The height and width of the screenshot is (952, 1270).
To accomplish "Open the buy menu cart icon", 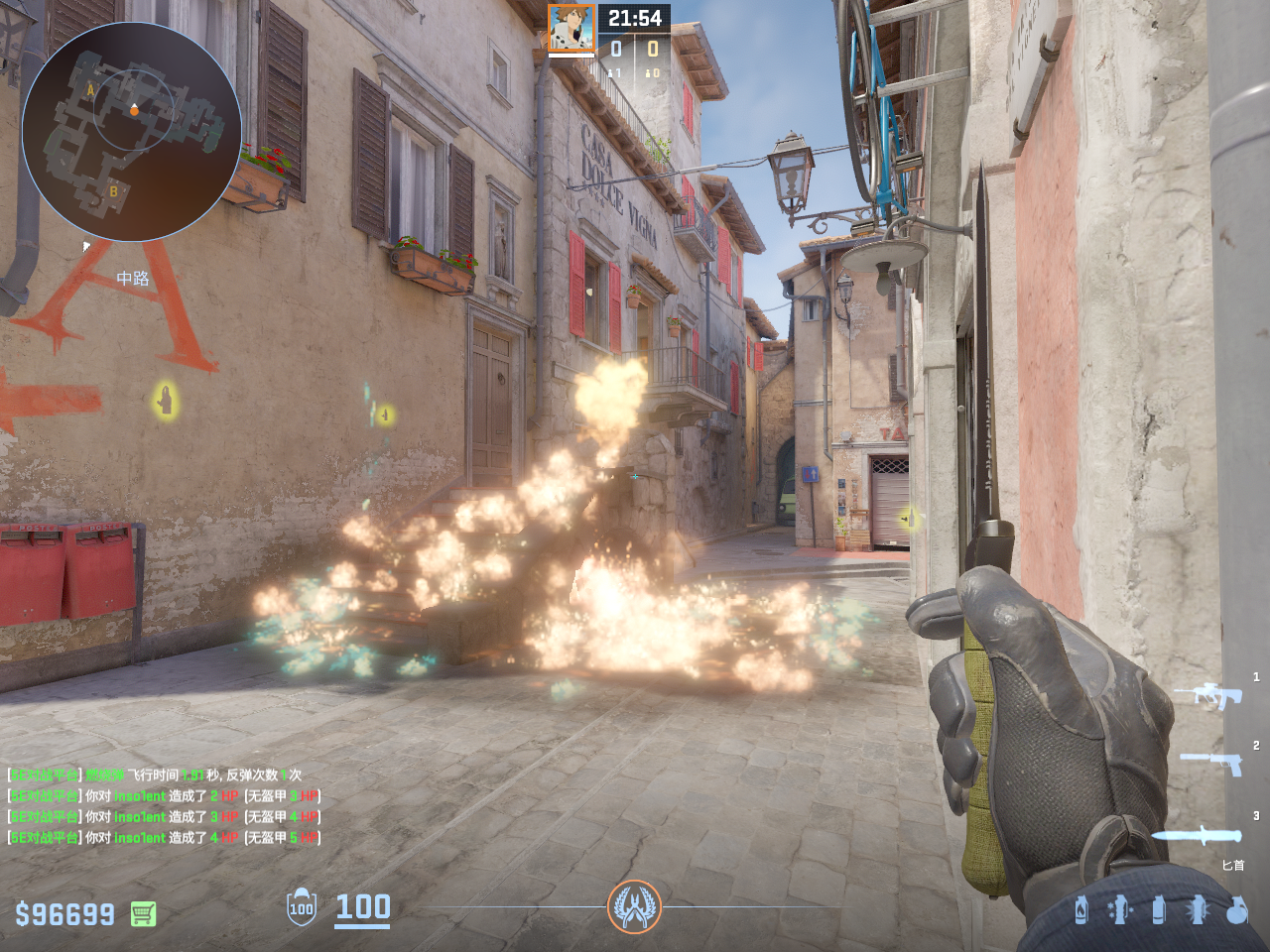I will click(143, 913).
